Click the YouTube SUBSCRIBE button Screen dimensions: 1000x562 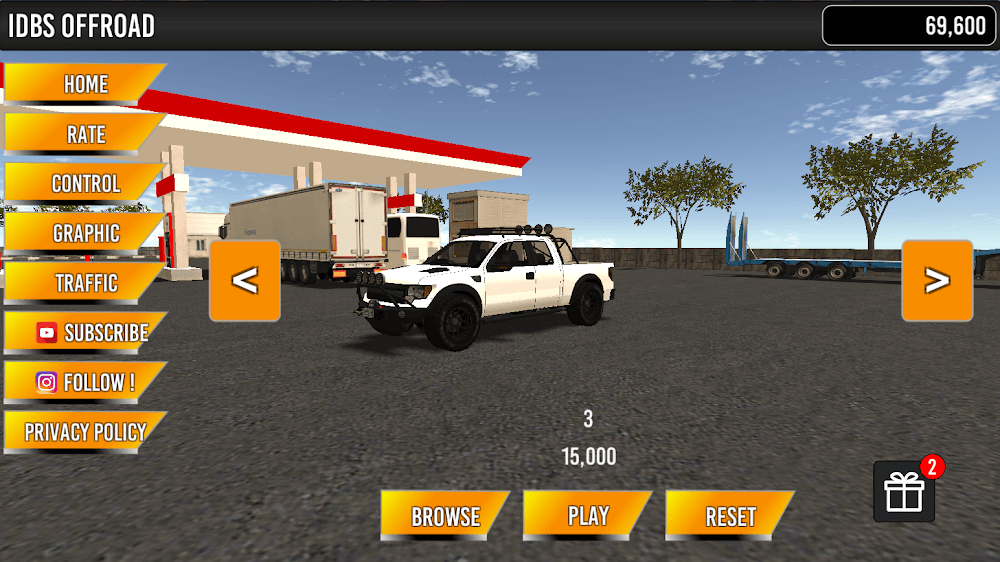tap(87, 333)
